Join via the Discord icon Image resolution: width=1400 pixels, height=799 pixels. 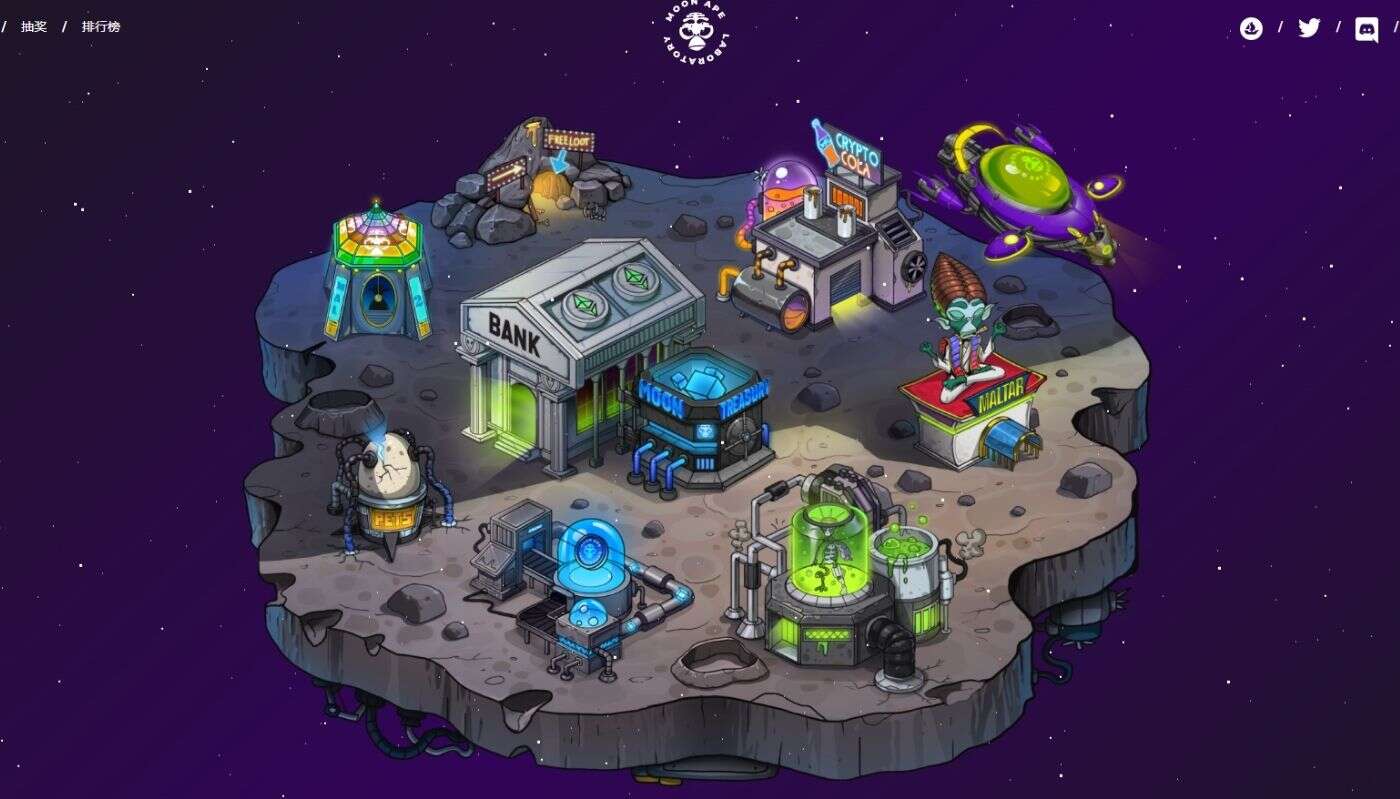pyautogui.click(x=1366, y=29)
